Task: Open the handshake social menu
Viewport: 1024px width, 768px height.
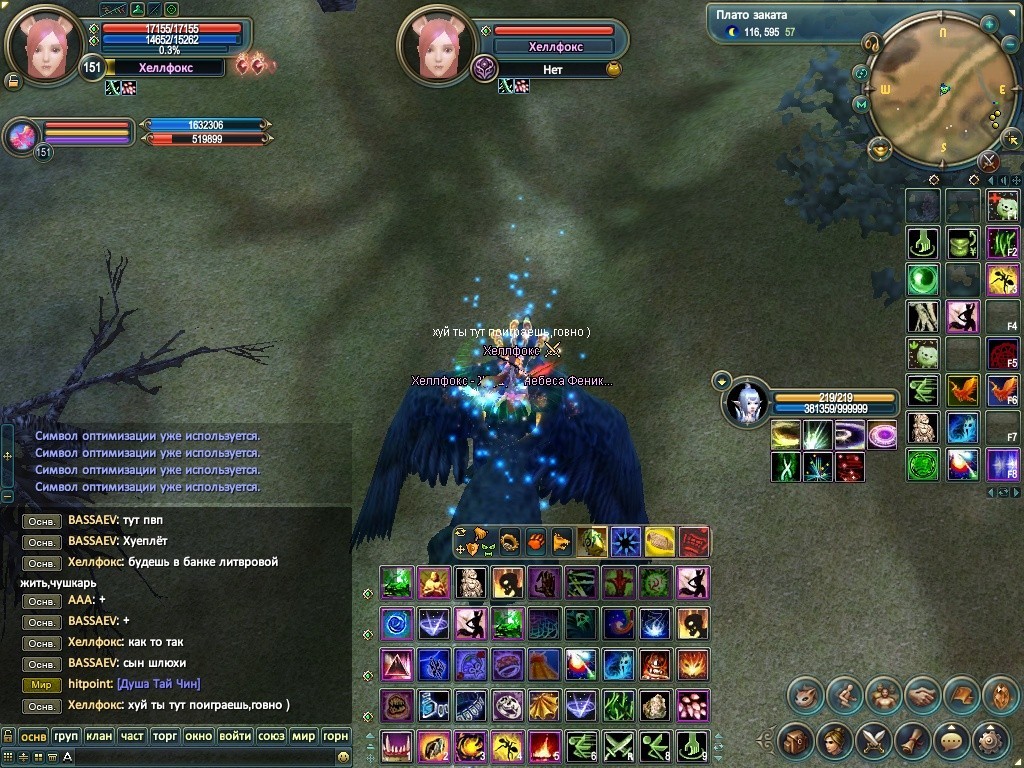Action: [x=922, y=695]
